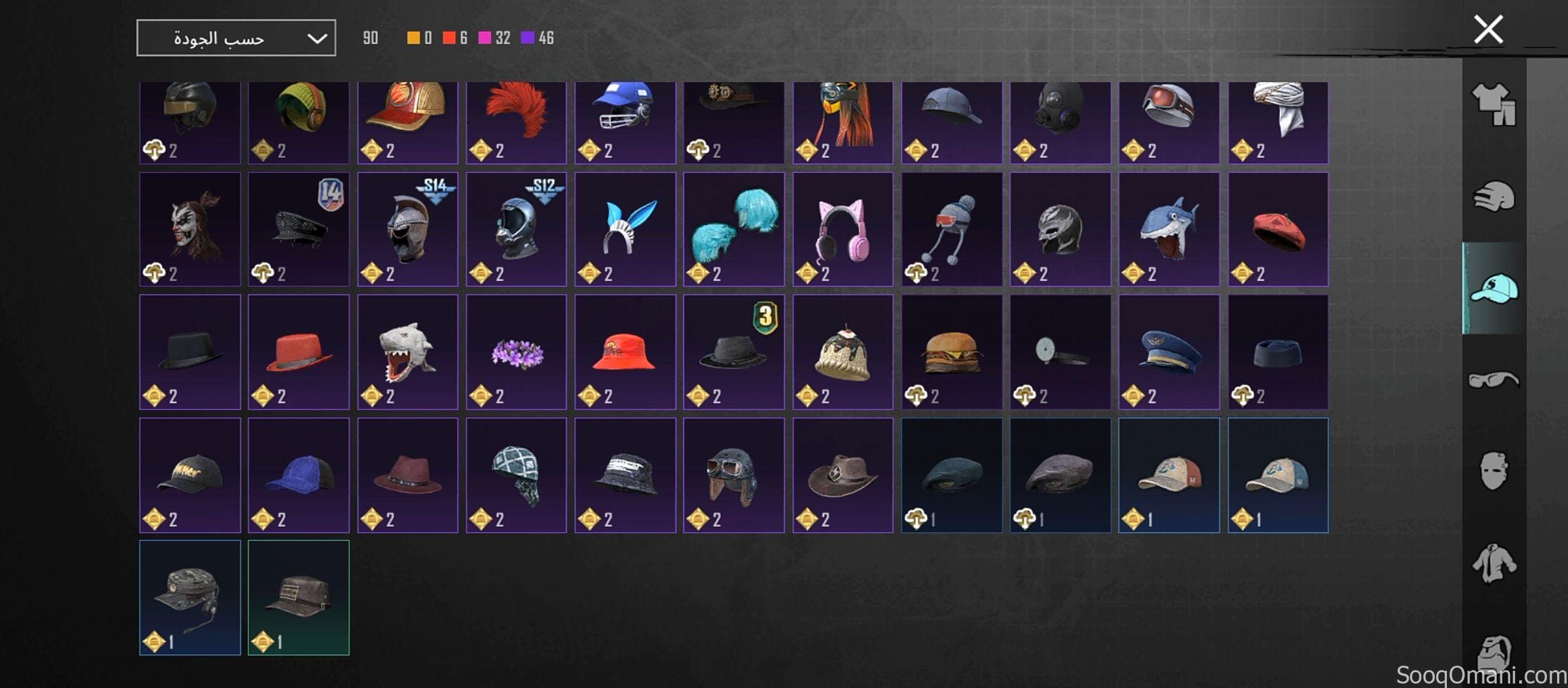Click the gold upgrade arrow badge on the black helmet tile
The width and height of the screenshot is (1568, 688).
[x=153, y=152]
